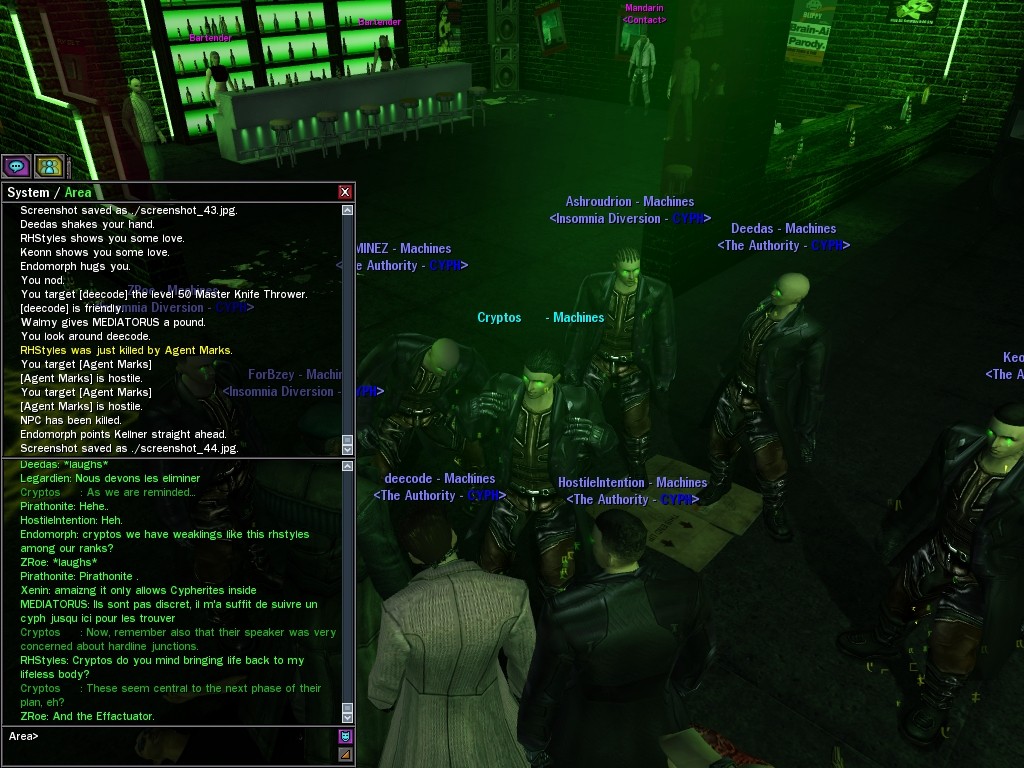Open the two-person social panel icon
Viewport: 1024px width, 768px height.
coord(49,166)
